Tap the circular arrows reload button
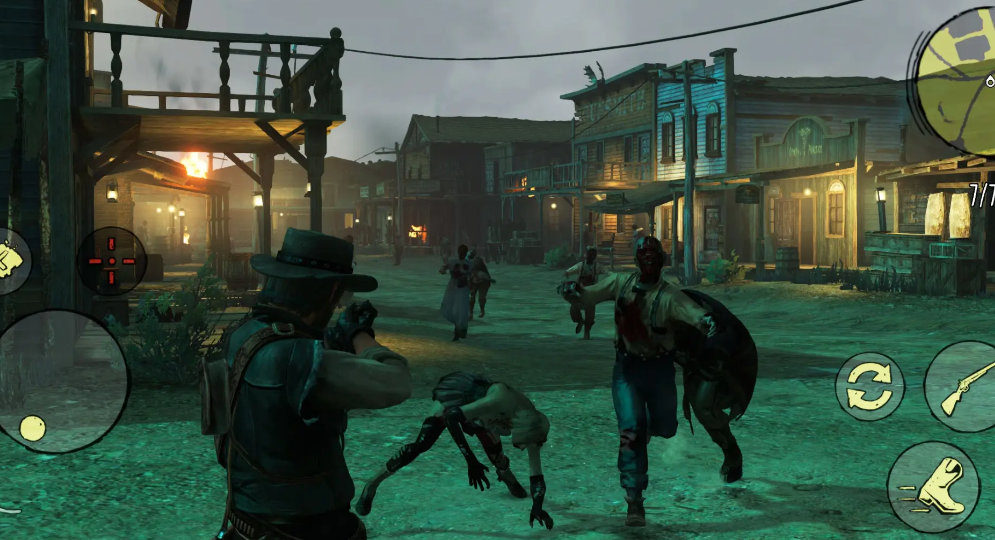 [869, 386]
